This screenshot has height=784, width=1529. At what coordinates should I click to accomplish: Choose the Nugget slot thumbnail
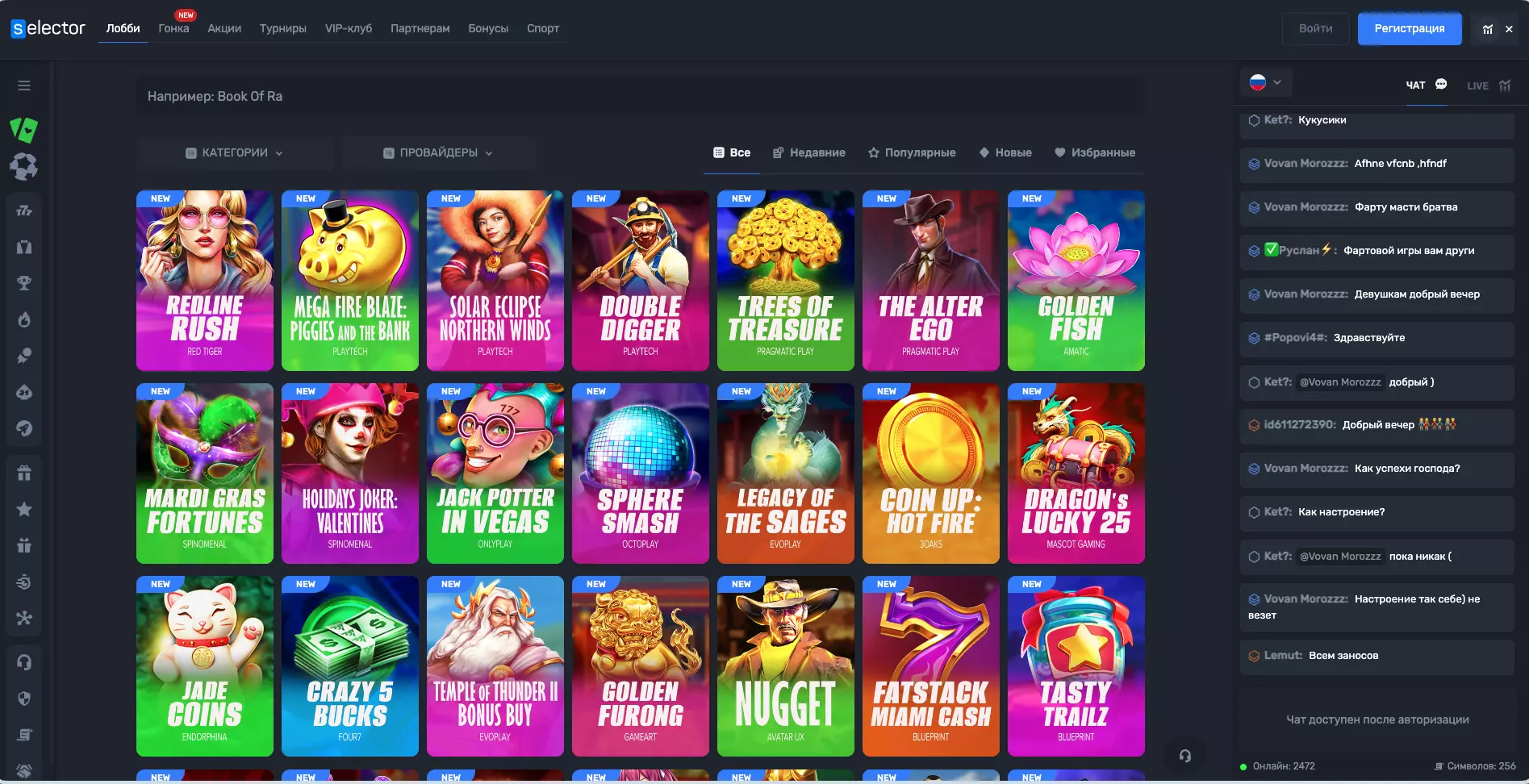[x=786, y=666]
